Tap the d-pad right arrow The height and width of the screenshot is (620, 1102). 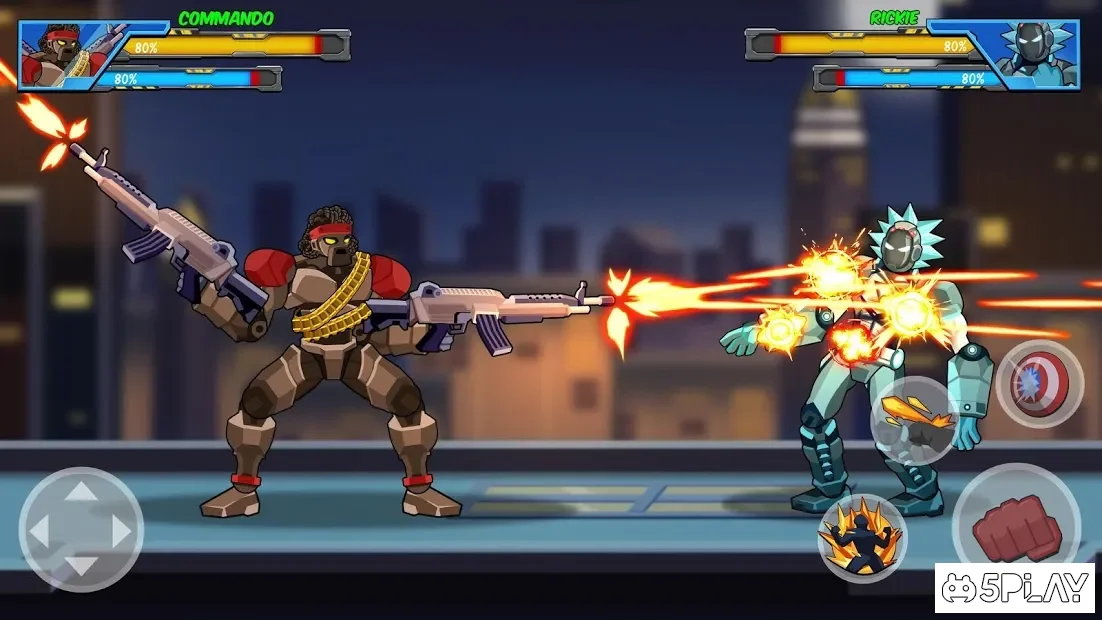[x=122, y=530]
